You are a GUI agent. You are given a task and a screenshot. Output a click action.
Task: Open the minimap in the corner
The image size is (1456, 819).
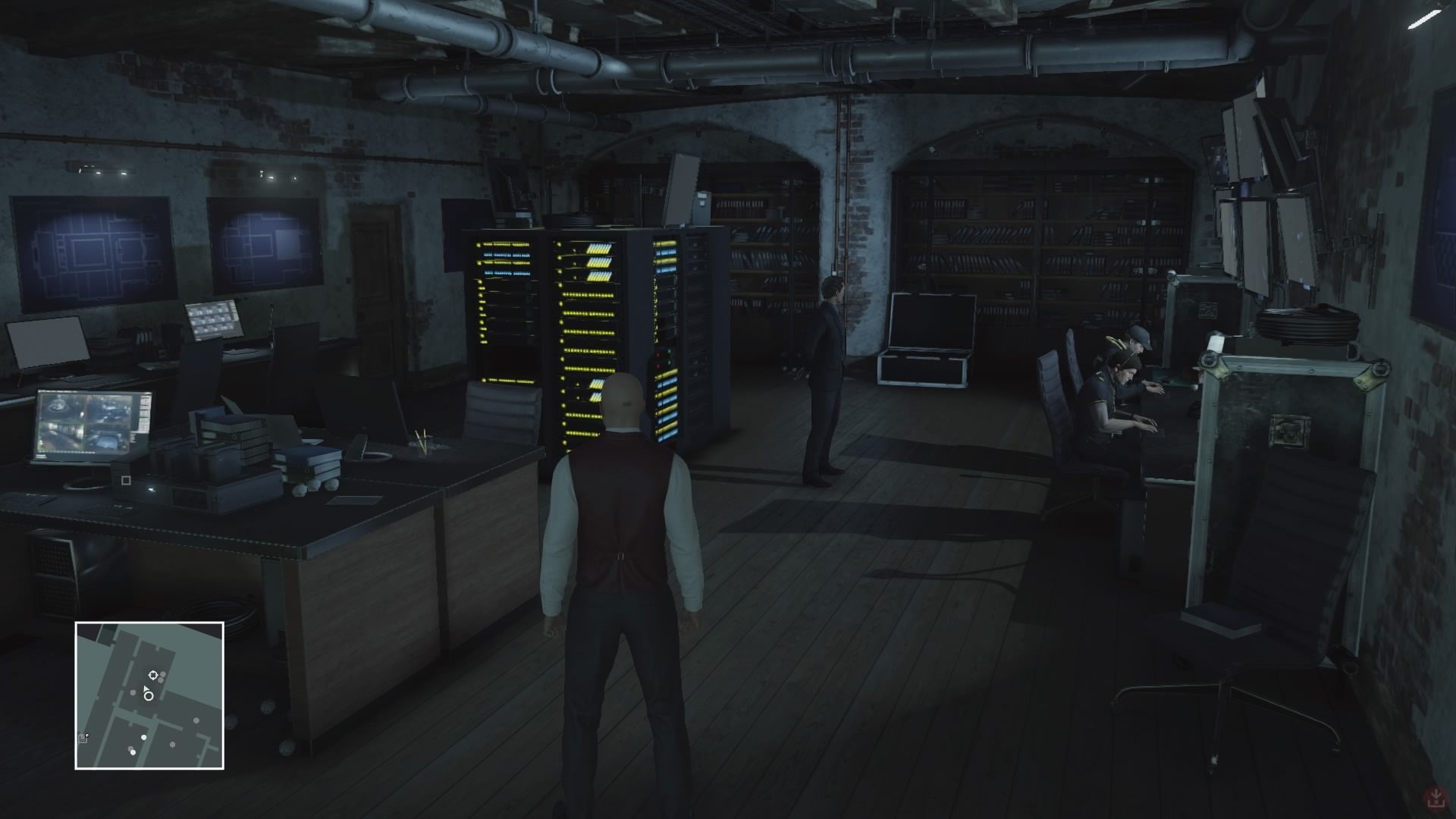tap(149, 695)
